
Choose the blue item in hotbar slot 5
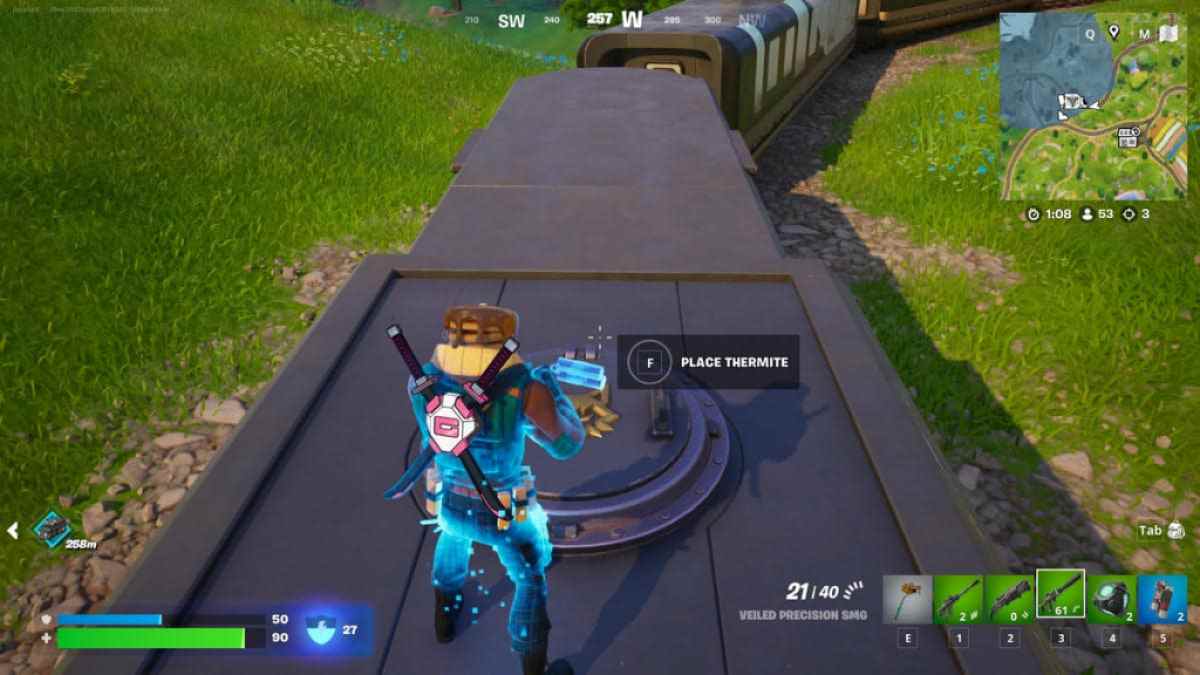1162,599
